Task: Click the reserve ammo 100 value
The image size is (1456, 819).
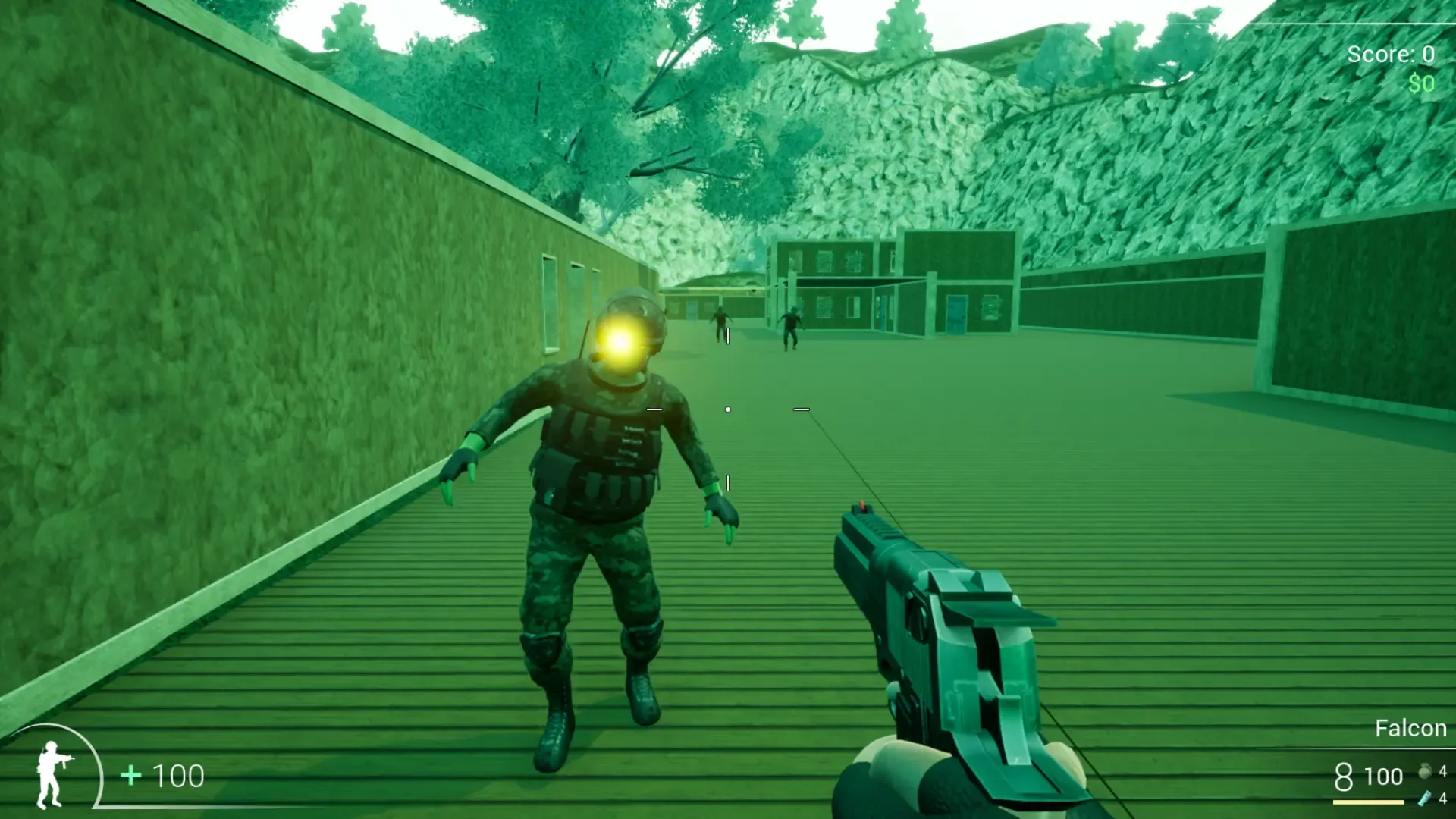Action: click(1383, 776)
